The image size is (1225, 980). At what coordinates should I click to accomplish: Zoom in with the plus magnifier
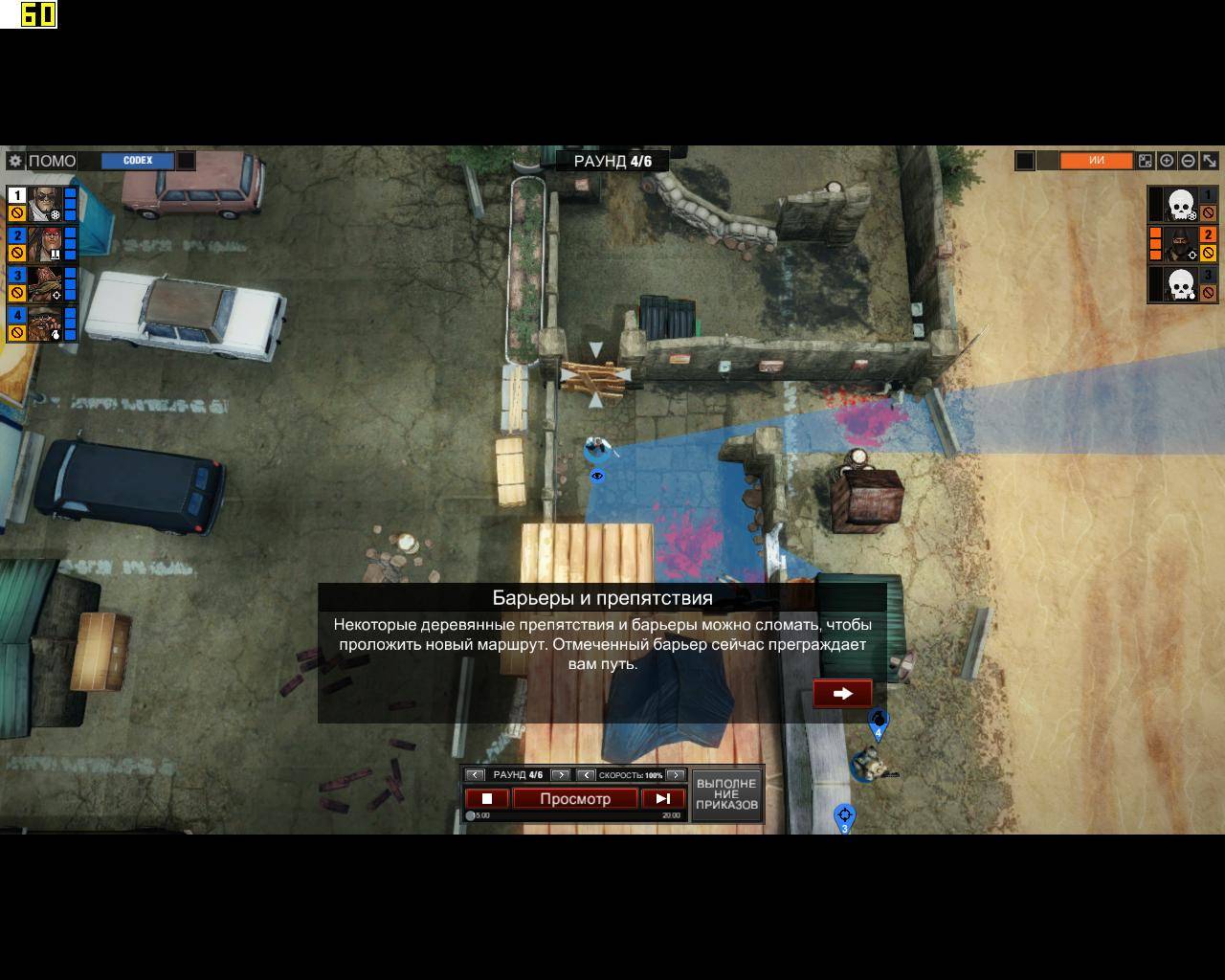pyautogui.click(x=1167, y=161)
